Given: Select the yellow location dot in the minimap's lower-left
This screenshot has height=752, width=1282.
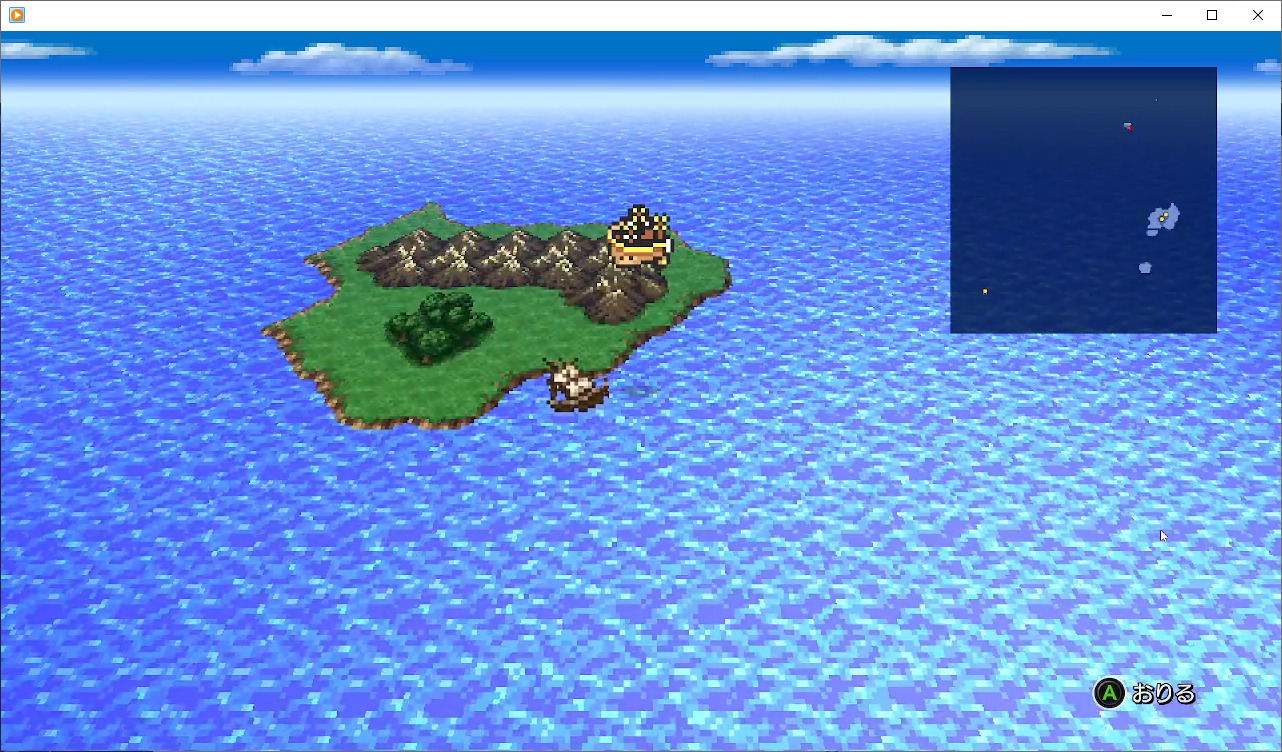Looking at the screenshot, I should tap(984, 290).
